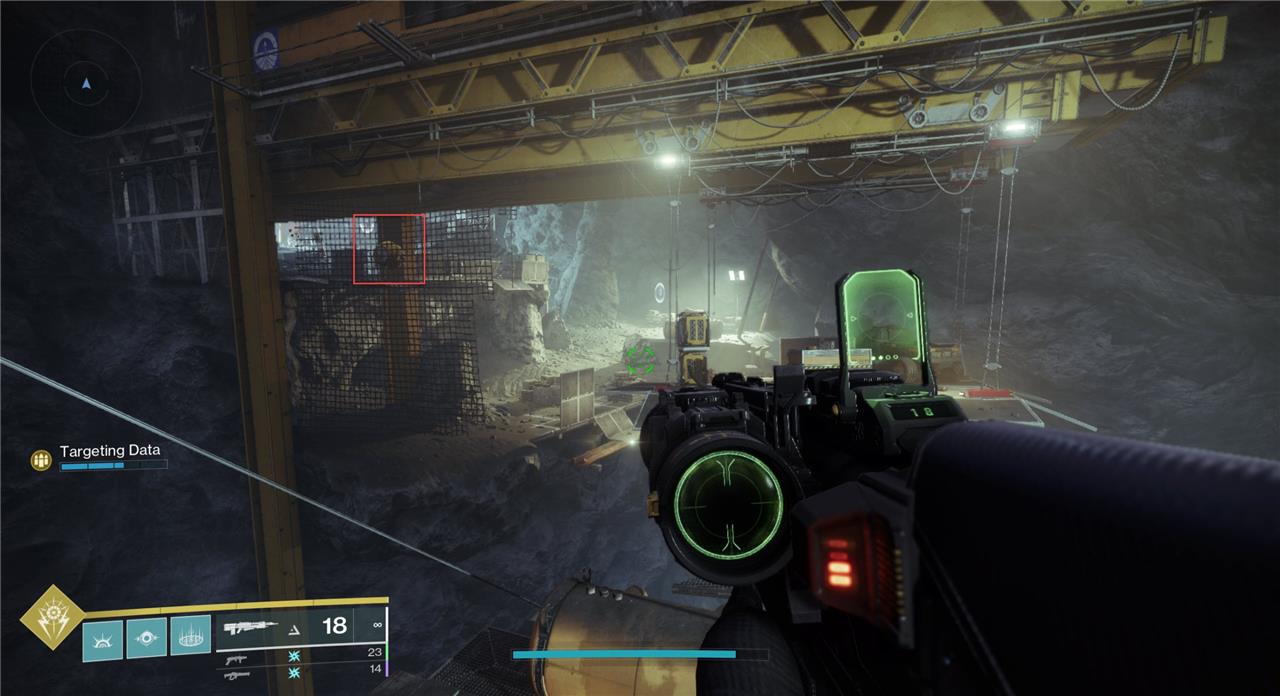
Task: Activate the spiked ring class ability icon
Action: click(x=190, y=636)
